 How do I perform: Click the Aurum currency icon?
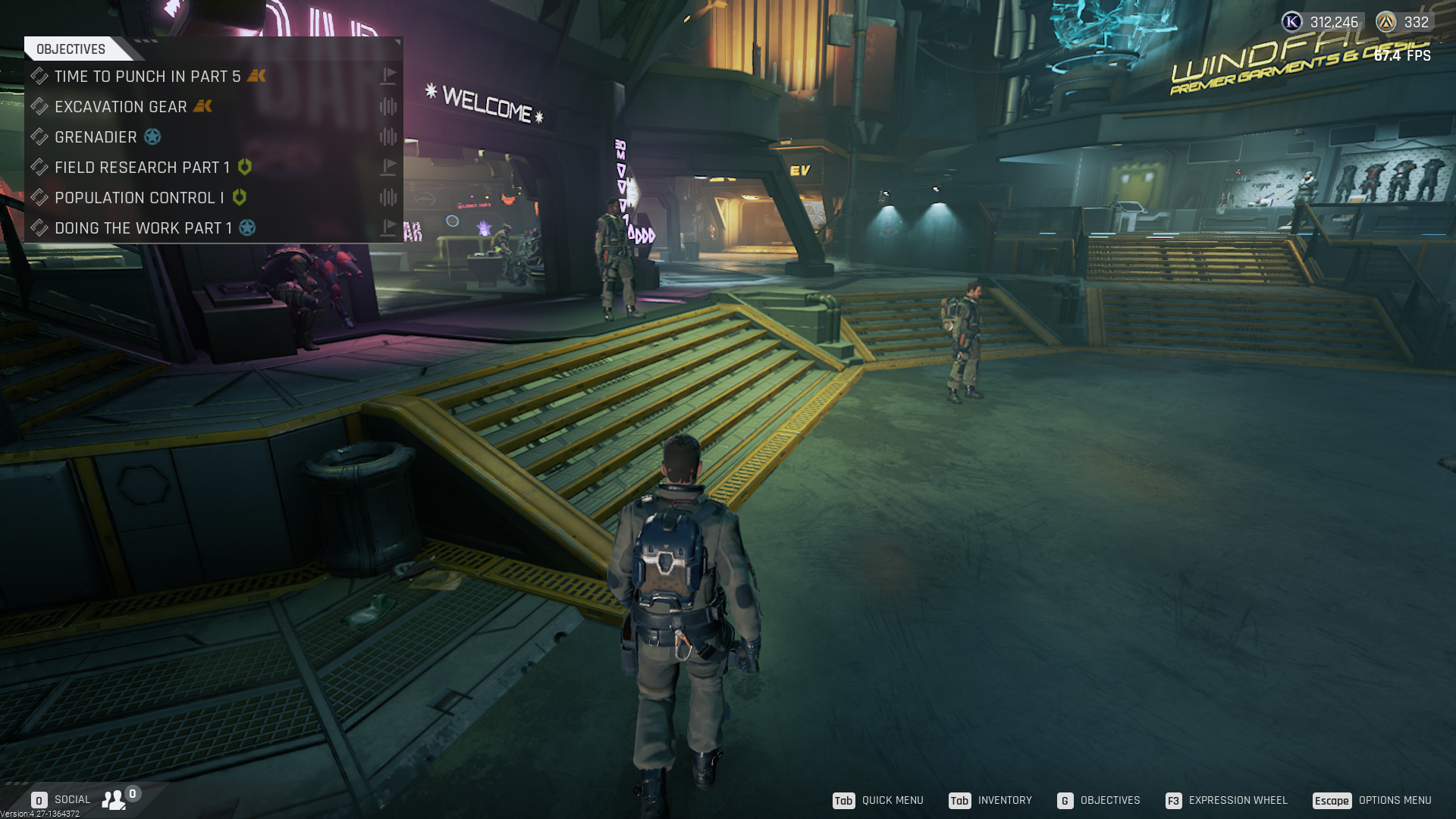click(x=1386, y=22)
